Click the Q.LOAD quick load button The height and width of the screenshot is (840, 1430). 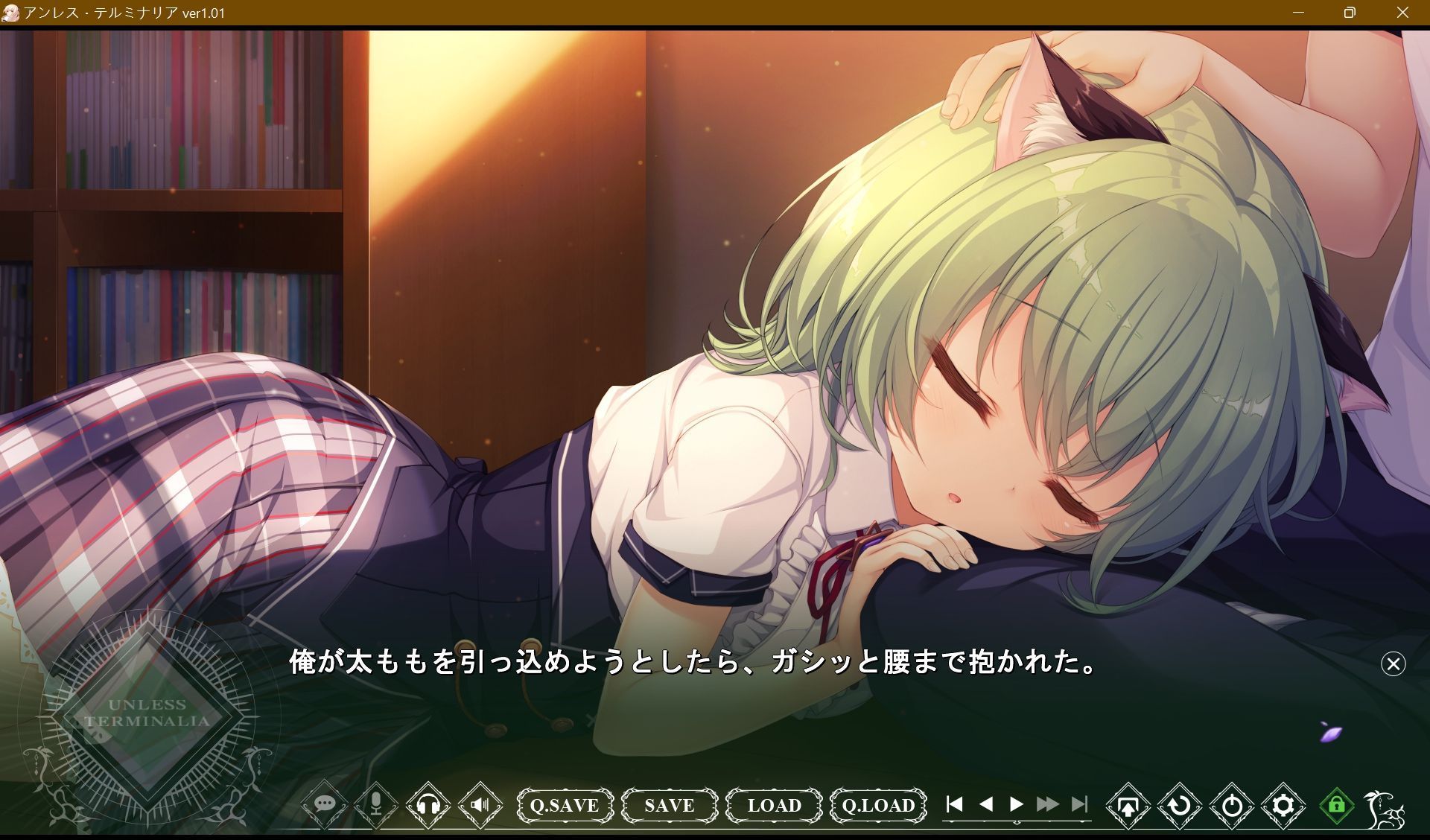click(x=878, y=805)
